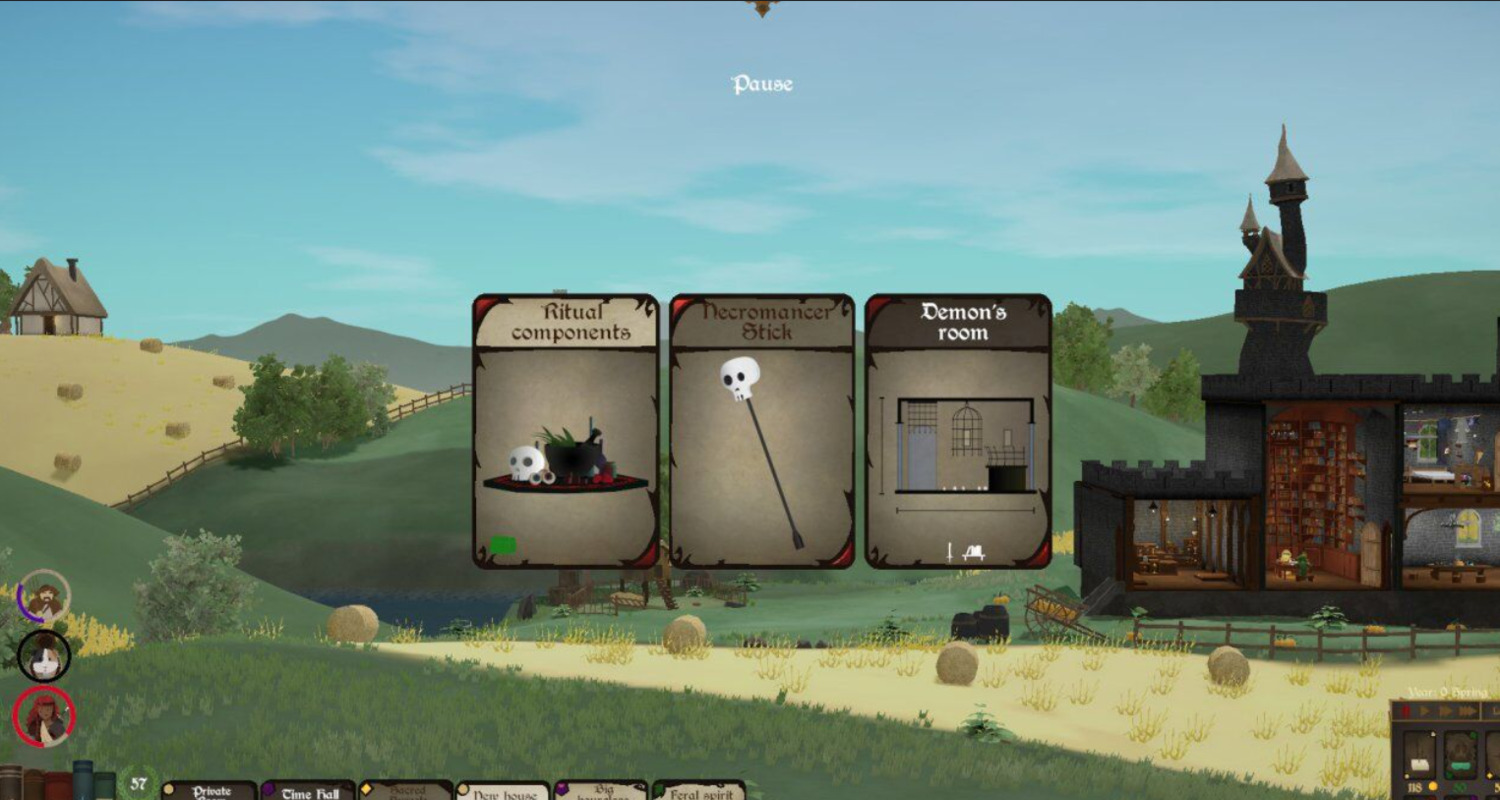Open the New house card
The width and height of the screenshot is (1500, 800).
click(502, 792)
